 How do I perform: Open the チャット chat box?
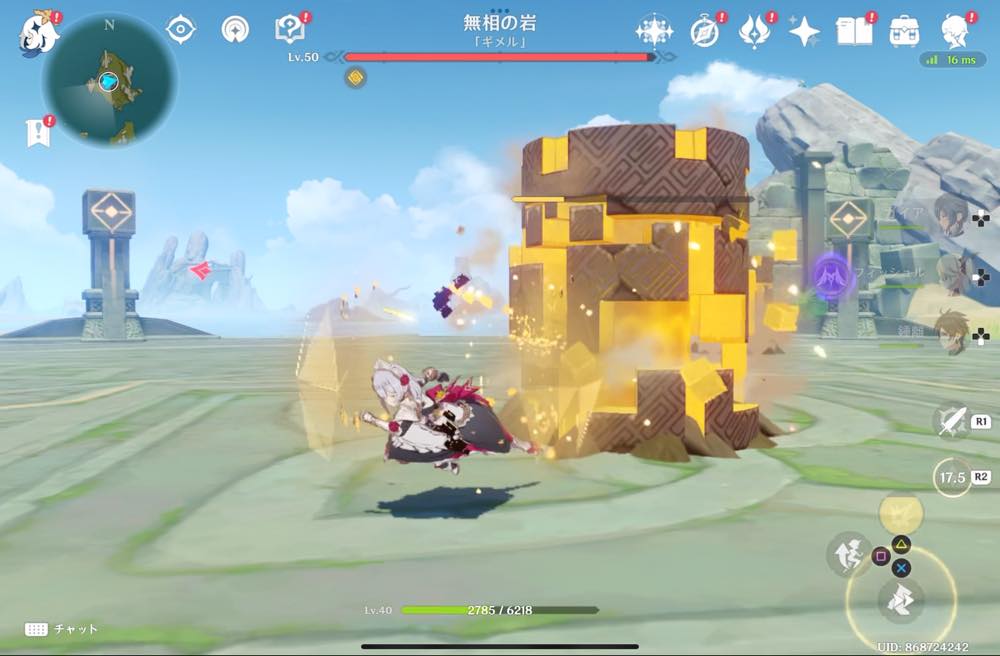tap(62, 629)
